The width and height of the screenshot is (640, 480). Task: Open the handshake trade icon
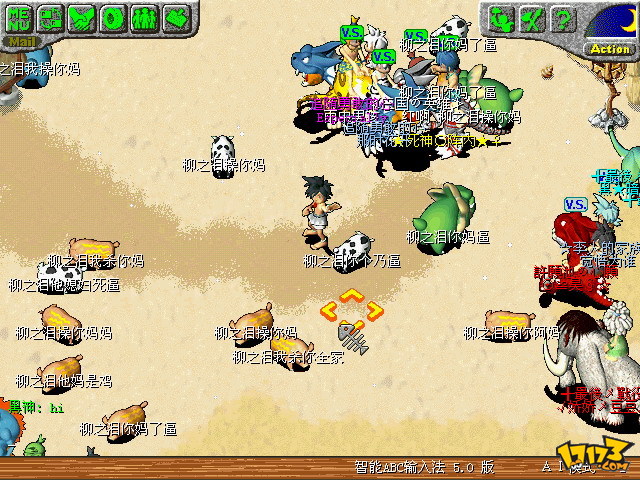81,18
